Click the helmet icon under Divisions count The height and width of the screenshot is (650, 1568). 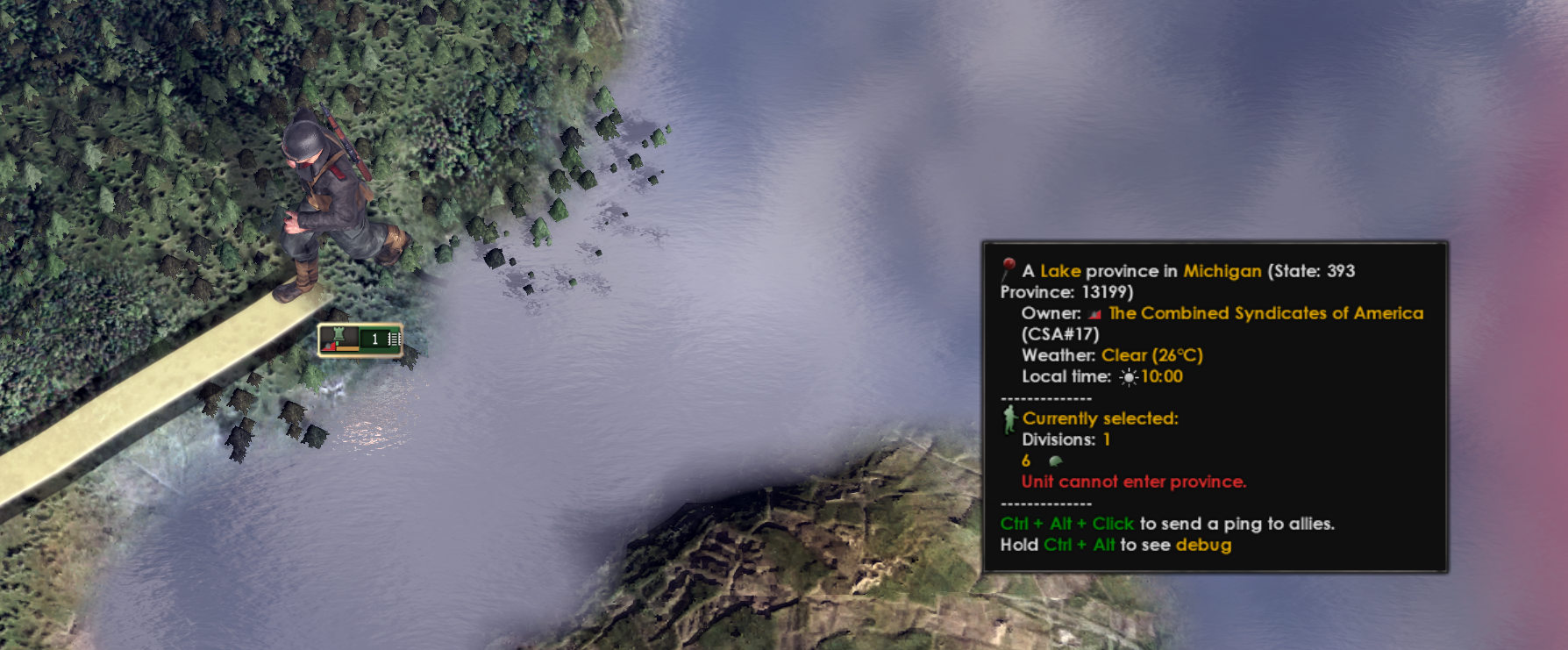coord(1055,460)
